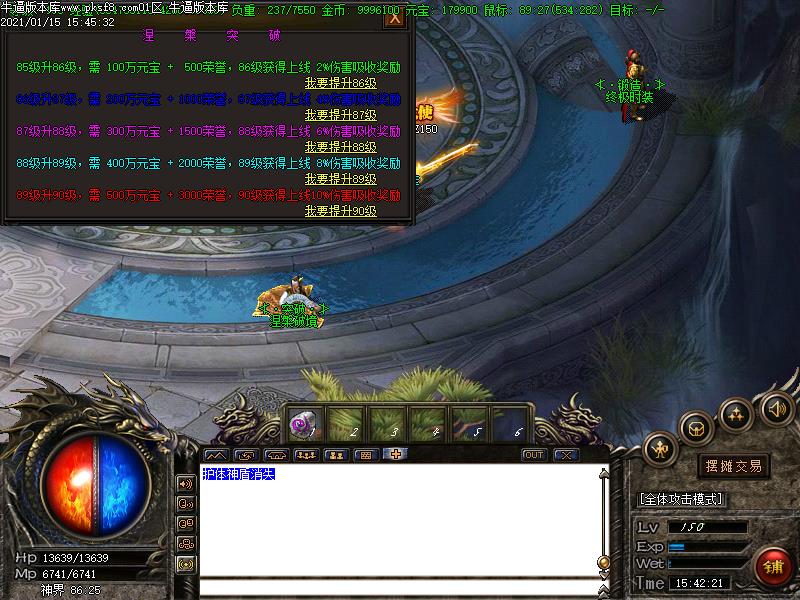The height and width of the screenshot is (600, 800).
Task: Toggle the speaker sound button
Action: pyautogui.click(x=776, y=407)
